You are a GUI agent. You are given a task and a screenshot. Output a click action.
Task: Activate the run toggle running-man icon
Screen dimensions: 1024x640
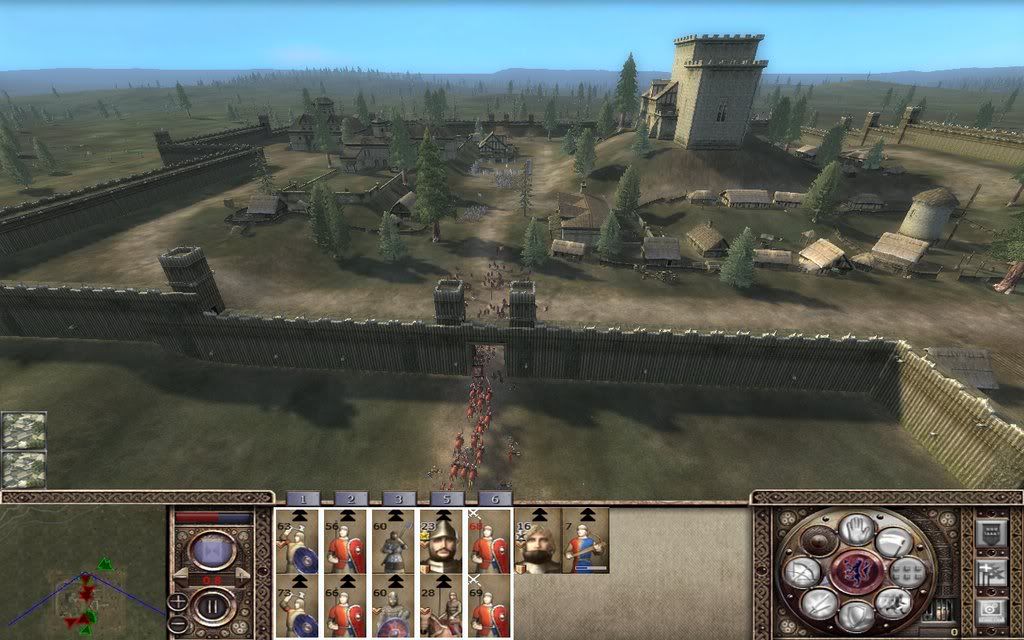[891, 601]
